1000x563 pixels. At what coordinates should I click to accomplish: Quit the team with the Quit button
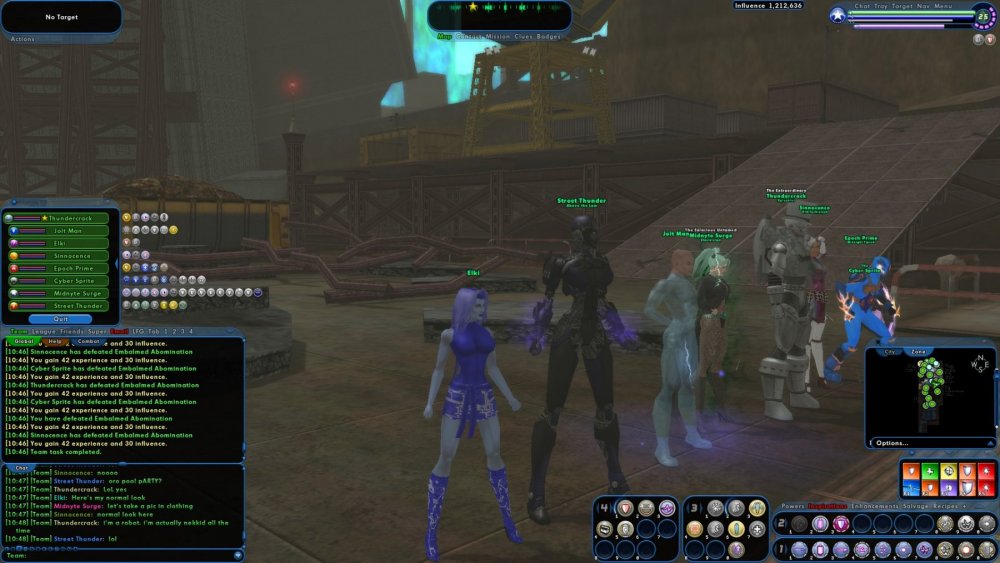(x=60, y=319)
